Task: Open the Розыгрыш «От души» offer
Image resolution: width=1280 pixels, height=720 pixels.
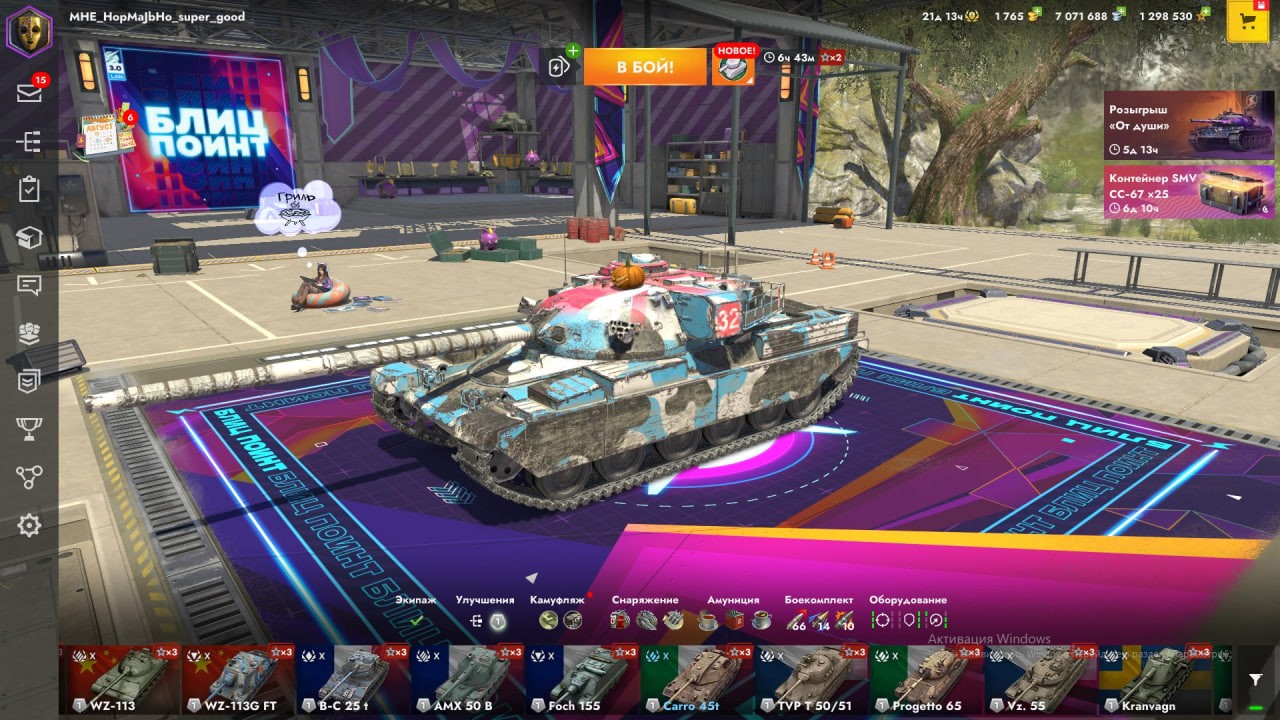Action: tap(1188, 125)
